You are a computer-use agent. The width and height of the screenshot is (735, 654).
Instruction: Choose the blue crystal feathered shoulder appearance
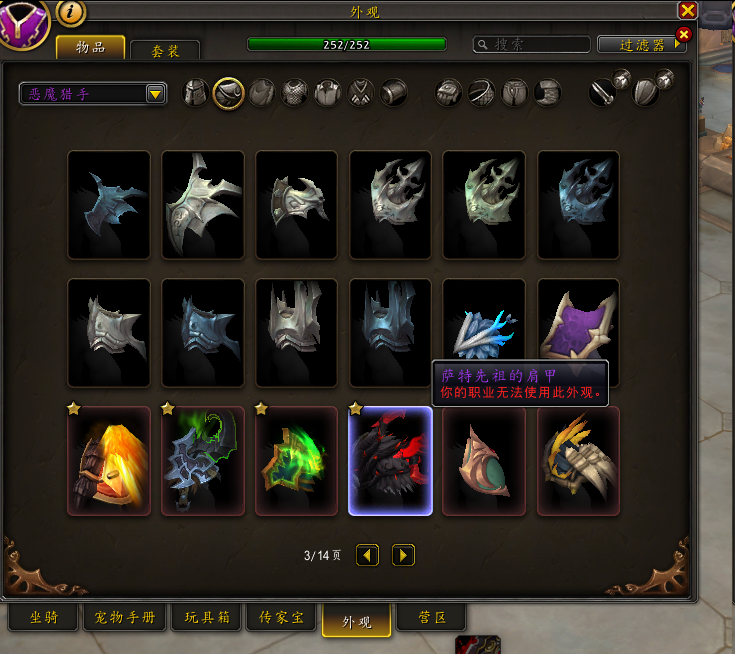coord(484,332)
